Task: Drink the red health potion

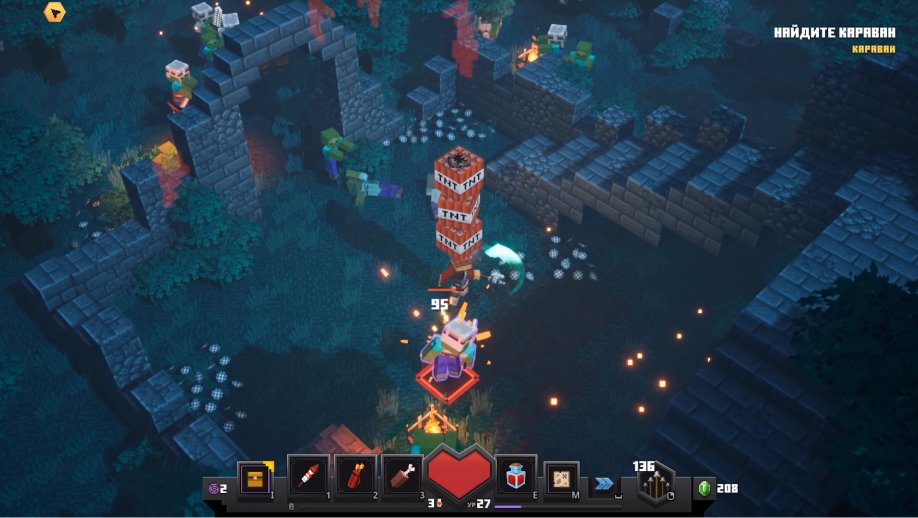Action: click(517, 476)
